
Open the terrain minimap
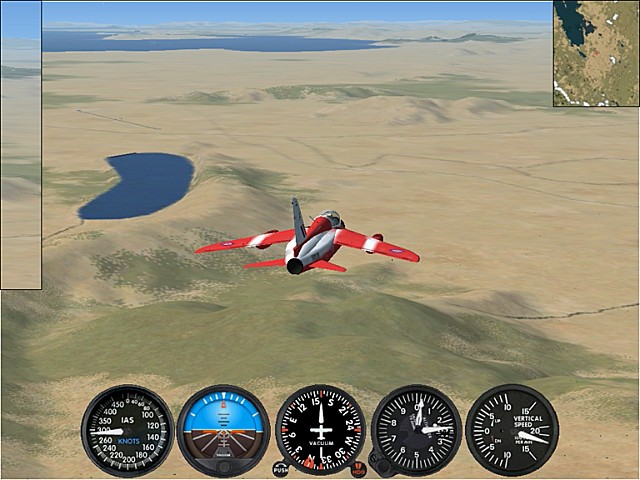(x=596, y=53)
